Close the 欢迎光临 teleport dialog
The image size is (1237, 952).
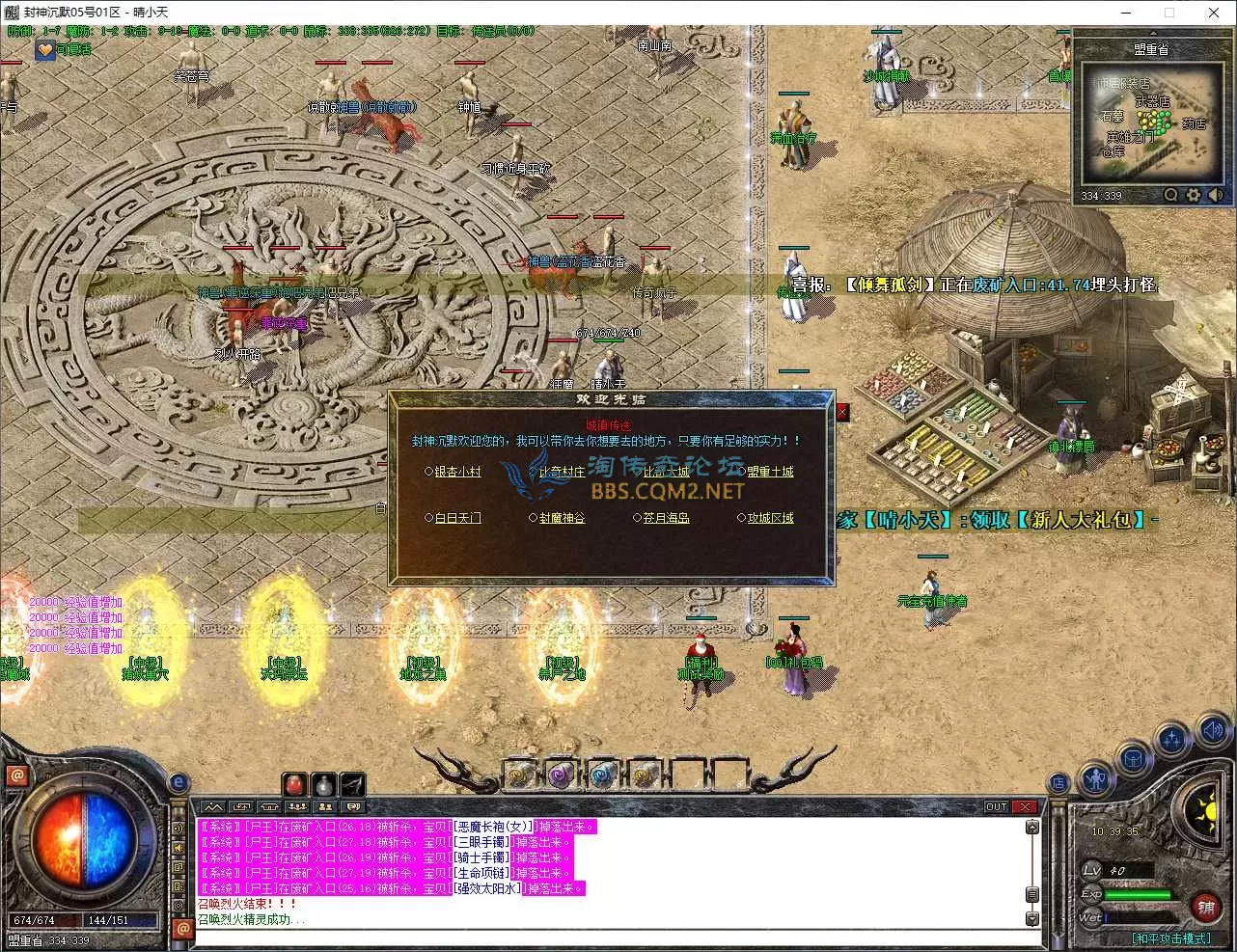841,412
